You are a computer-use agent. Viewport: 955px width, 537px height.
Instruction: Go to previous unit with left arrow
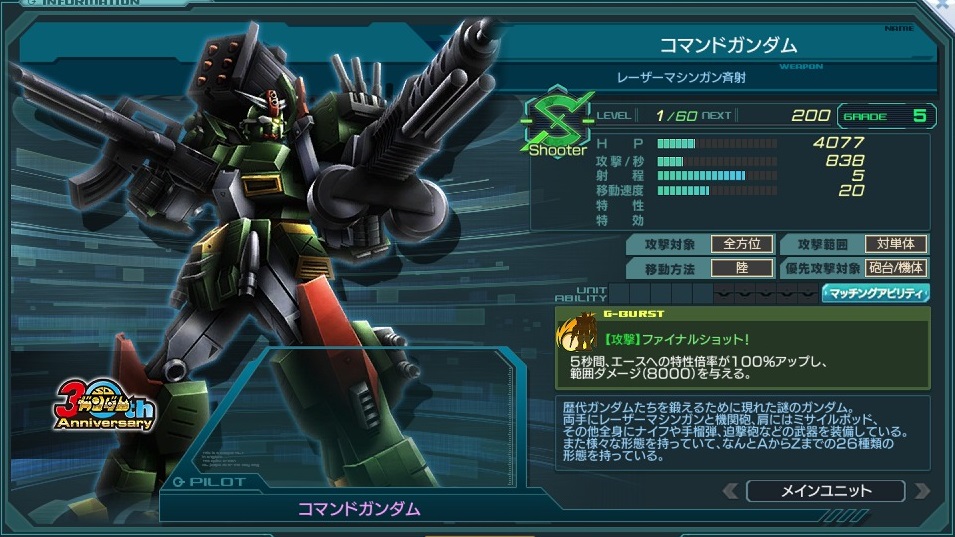(731, 491)
